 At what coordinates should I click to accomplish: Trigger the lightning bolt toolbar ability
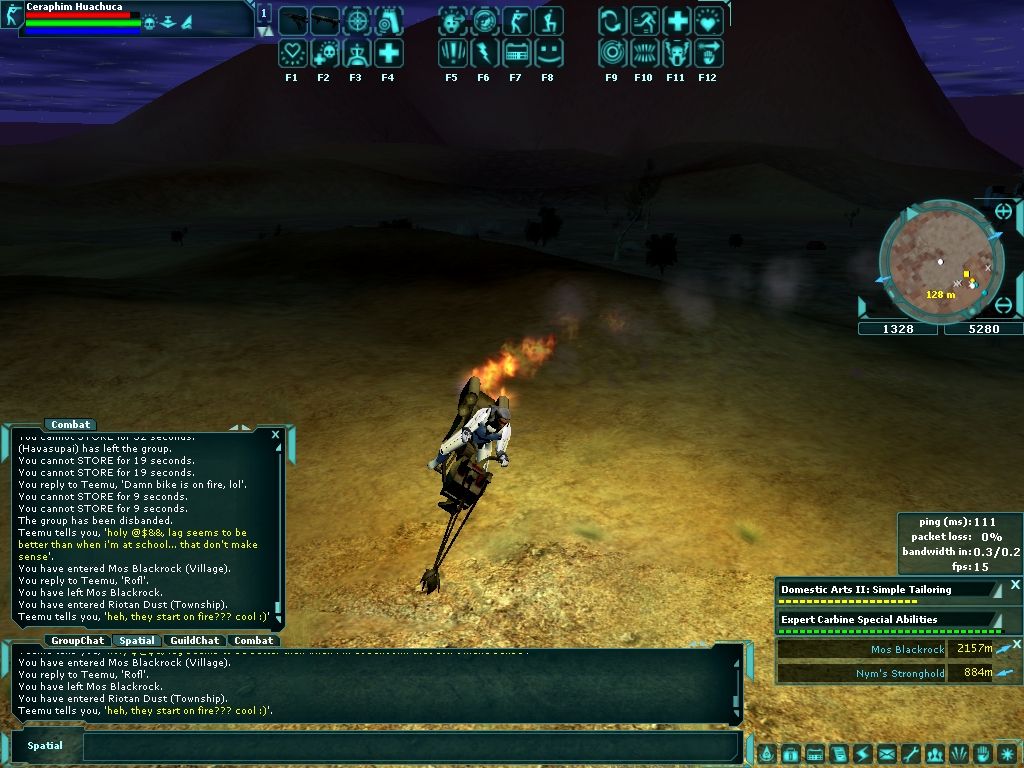pyautogui.click(x=484, y=53)
